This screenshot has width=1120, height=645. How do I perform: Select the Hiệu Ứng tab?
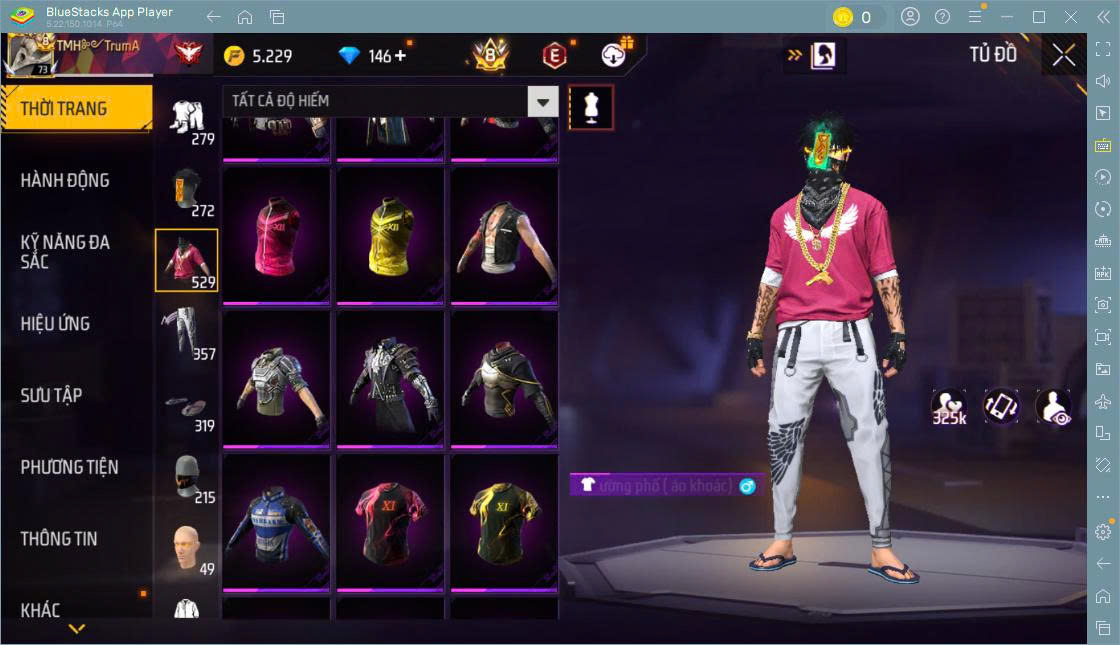[x=56, y=324]
